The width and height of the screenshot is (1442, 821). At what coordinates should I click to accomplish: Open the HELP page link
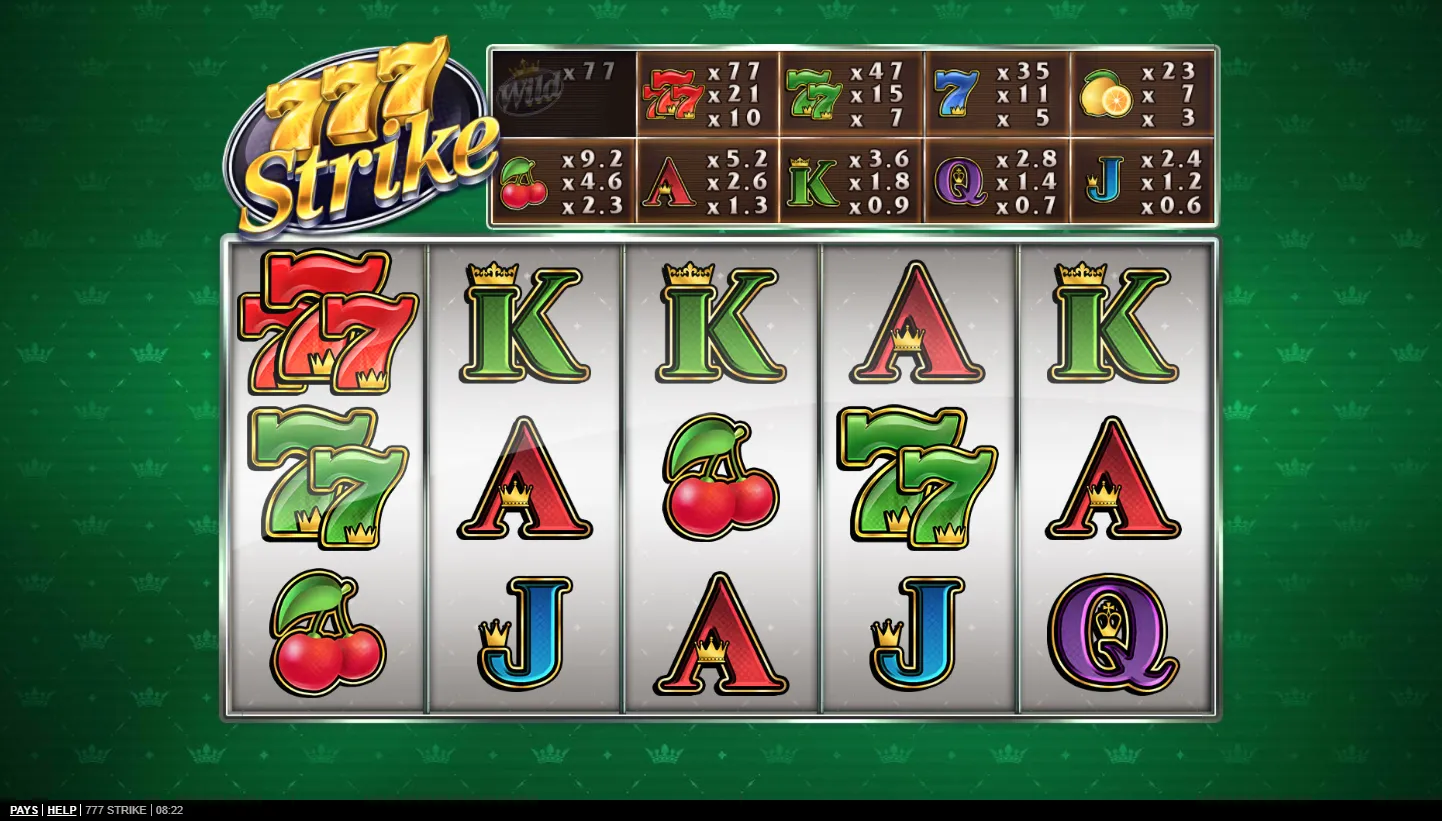pos(62,810)
